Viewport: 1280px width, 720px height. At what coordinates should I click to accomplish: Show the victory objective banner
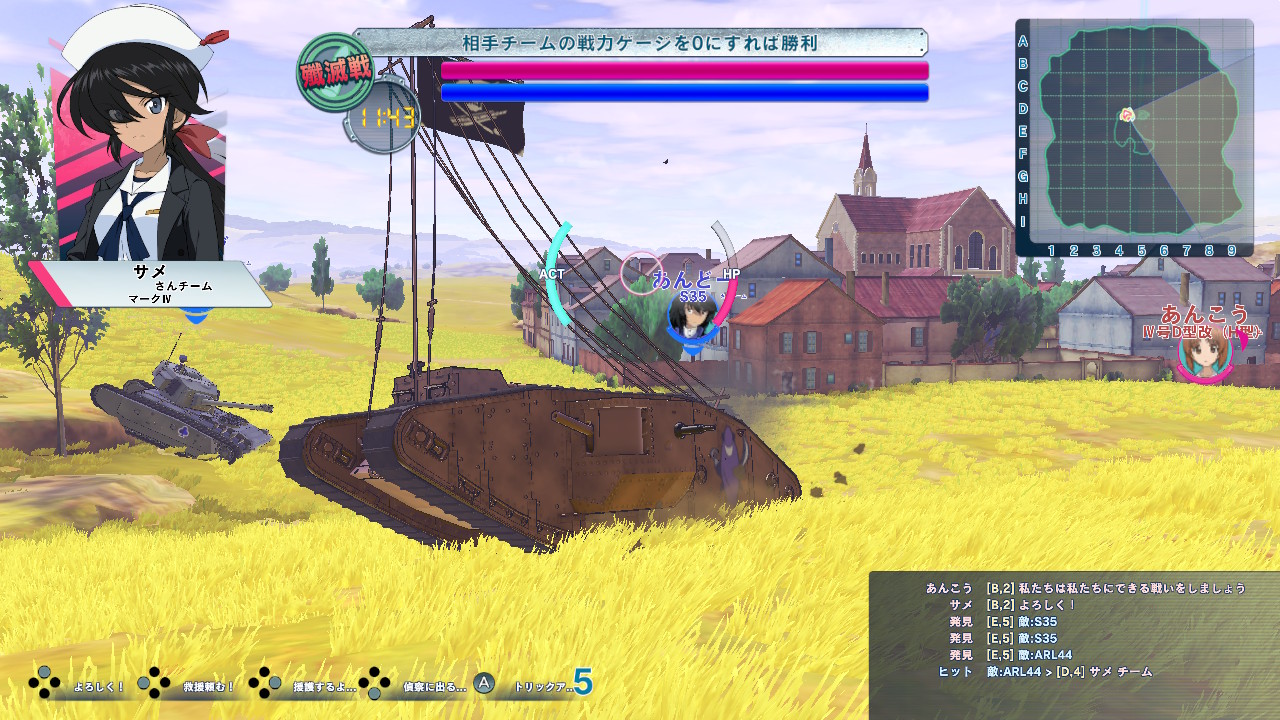640,43
